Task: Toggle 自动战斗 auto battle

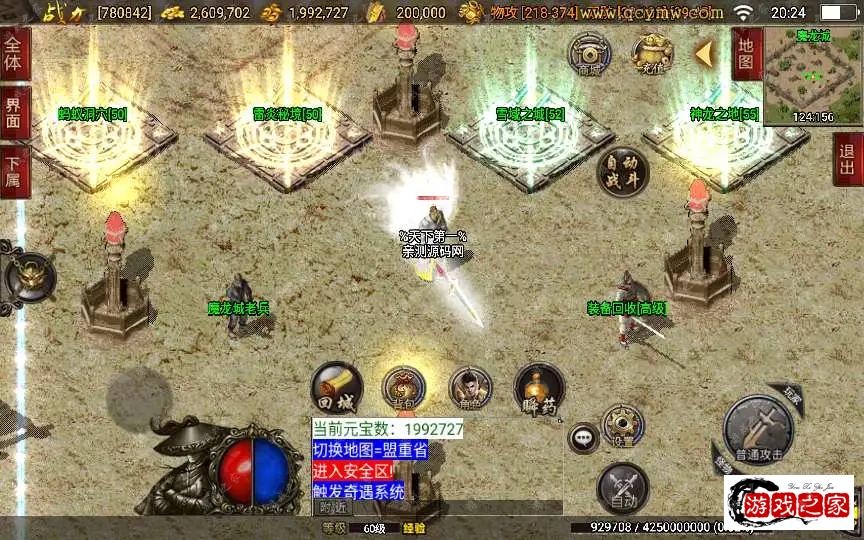Action: (622, 172)
